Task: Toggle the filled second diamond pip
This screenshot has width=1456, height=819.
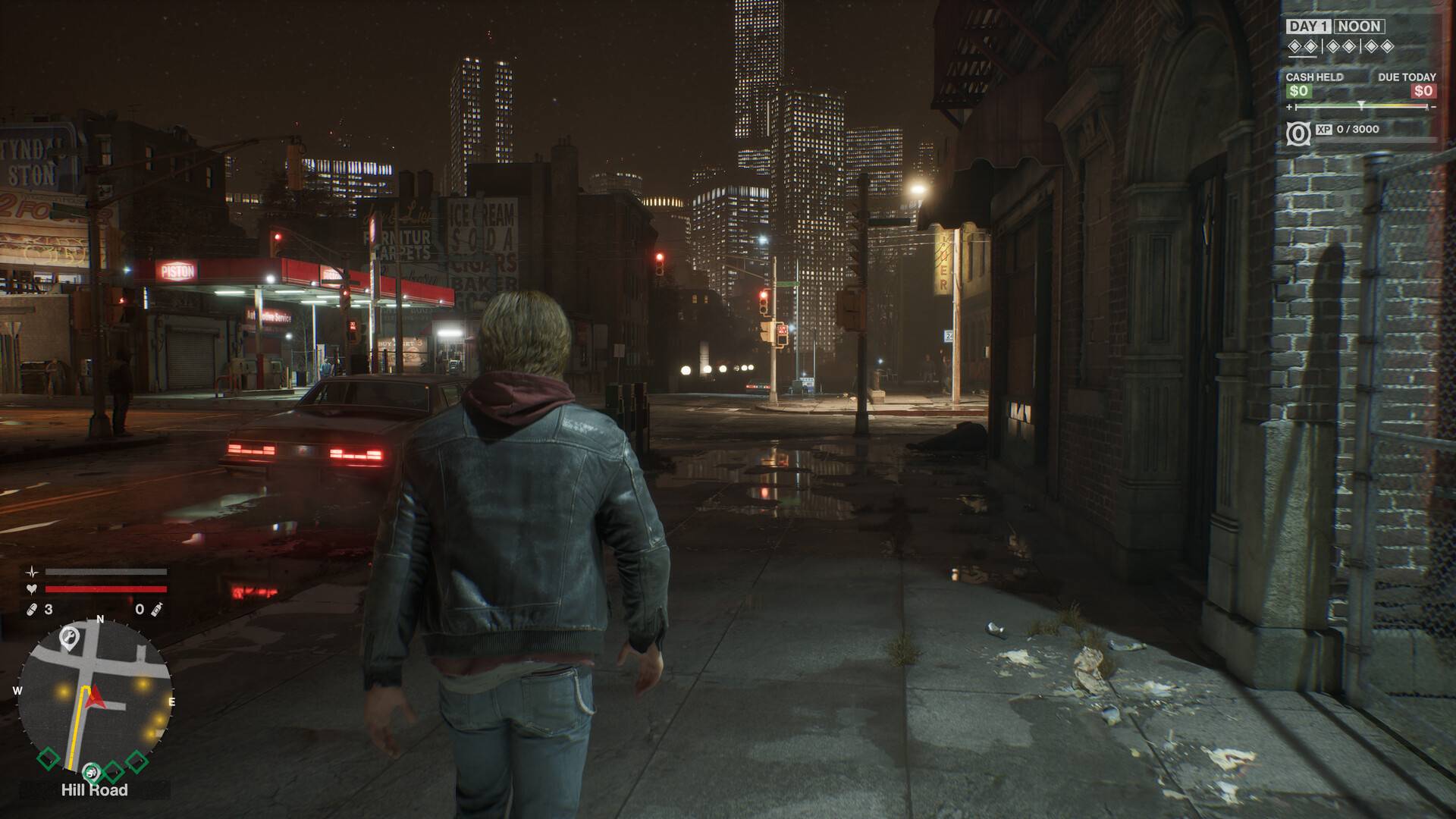Action: pyautogui.click(x=1310, y=46)
